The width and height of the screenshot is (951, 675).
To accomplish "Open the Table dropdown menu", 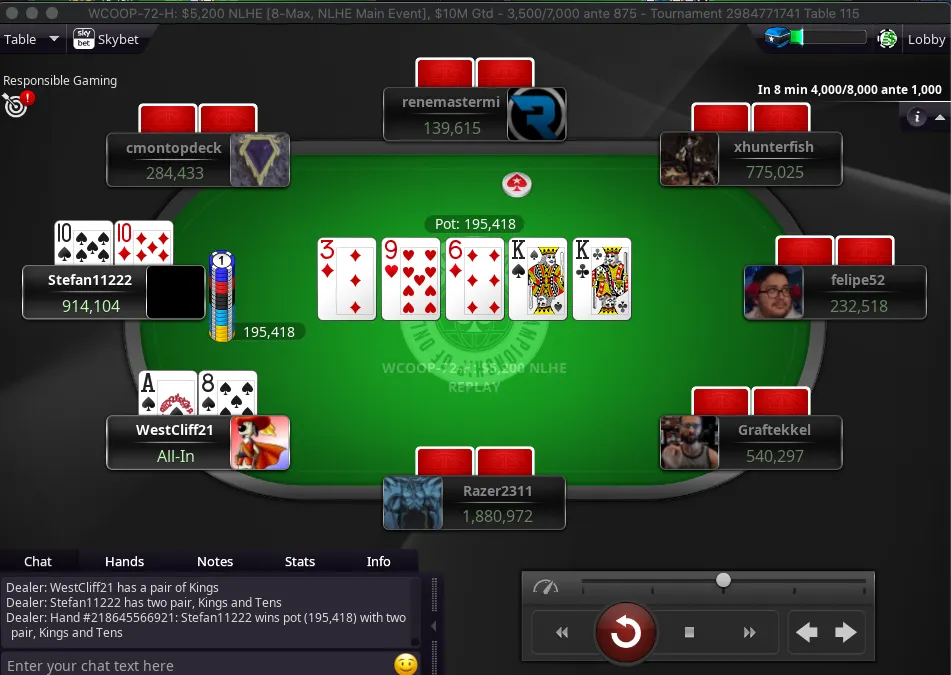I will coord(31,39).
